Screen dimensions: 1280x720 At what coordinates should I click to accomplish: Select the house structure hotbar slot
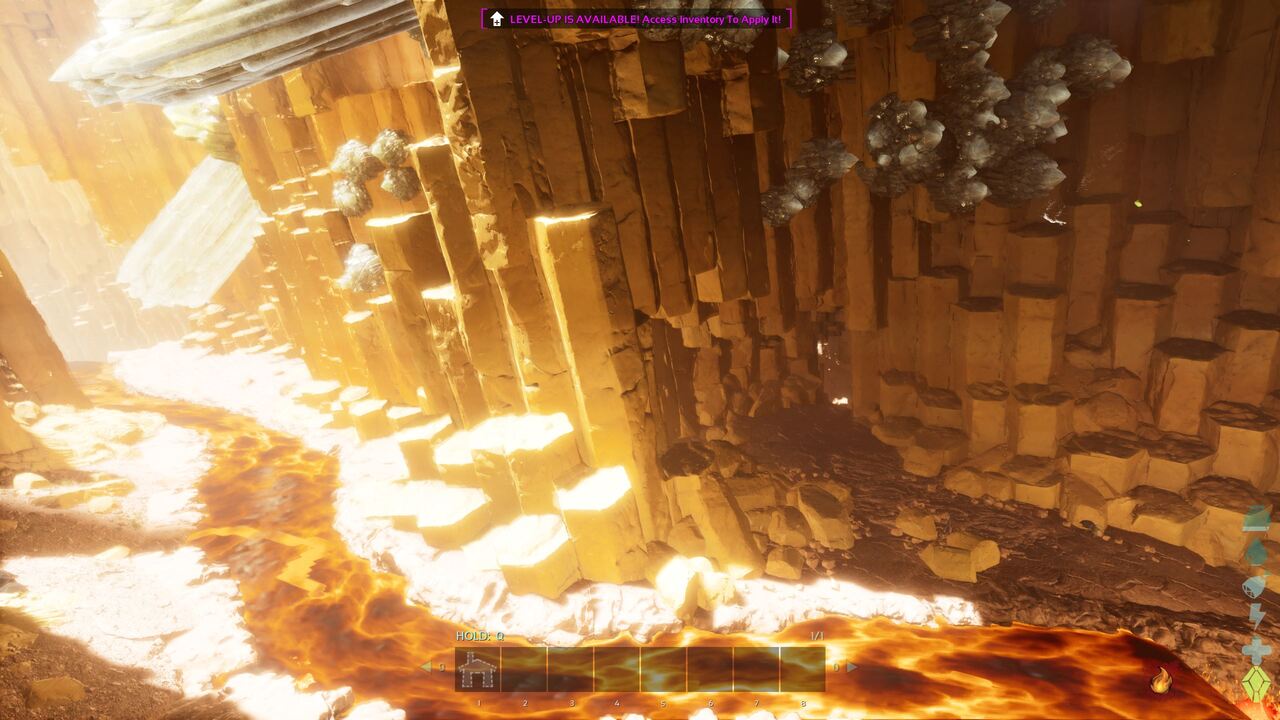click(478, 669)
